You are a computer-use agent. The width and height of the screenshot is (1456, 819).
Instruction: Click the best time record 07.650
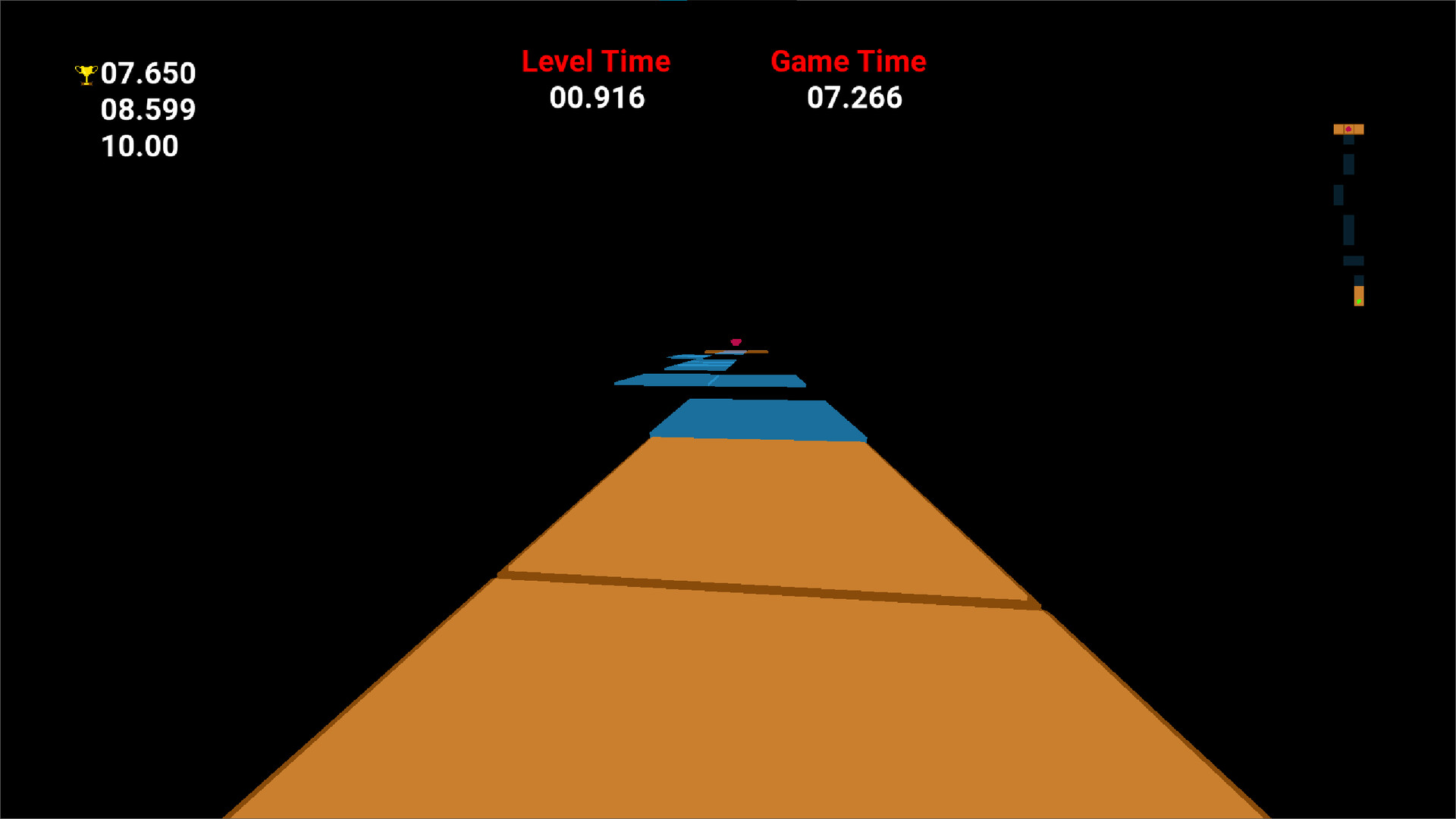[x=149, y=74]
